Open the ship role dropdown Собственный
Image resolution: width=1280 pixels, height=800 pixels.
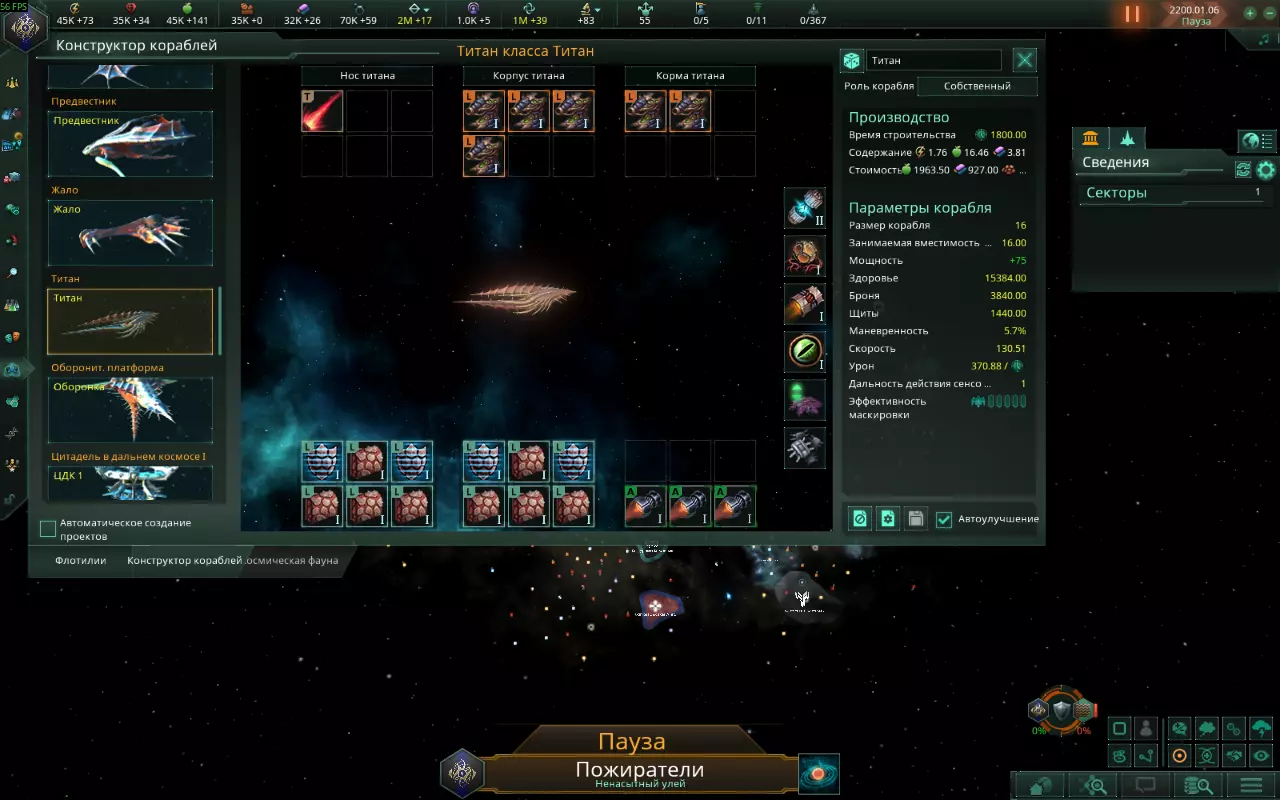976,86
